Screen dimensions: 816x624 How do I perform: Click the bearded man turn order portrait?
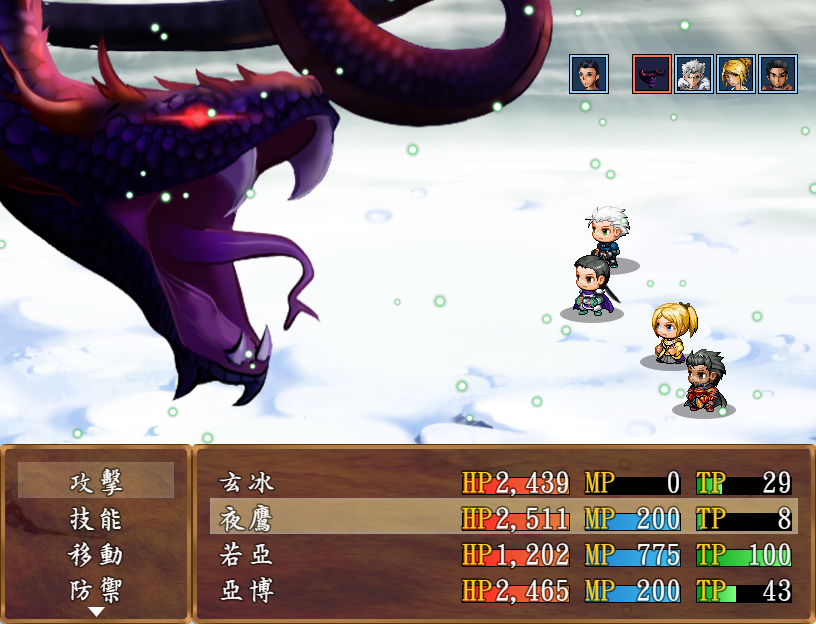(x=777, y=74)
